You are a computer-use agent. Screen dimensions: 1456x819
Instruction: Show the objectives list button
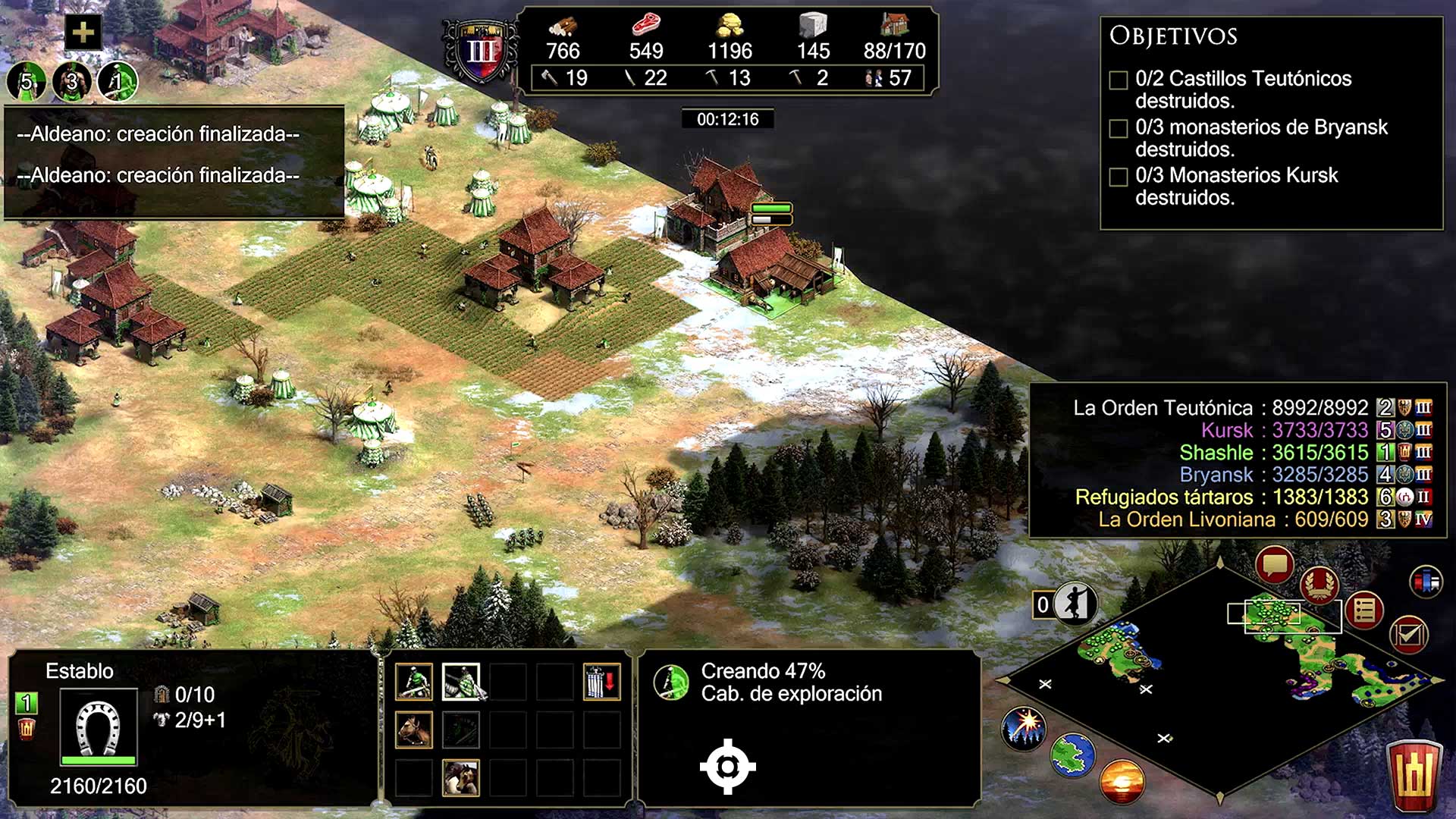1364,610
